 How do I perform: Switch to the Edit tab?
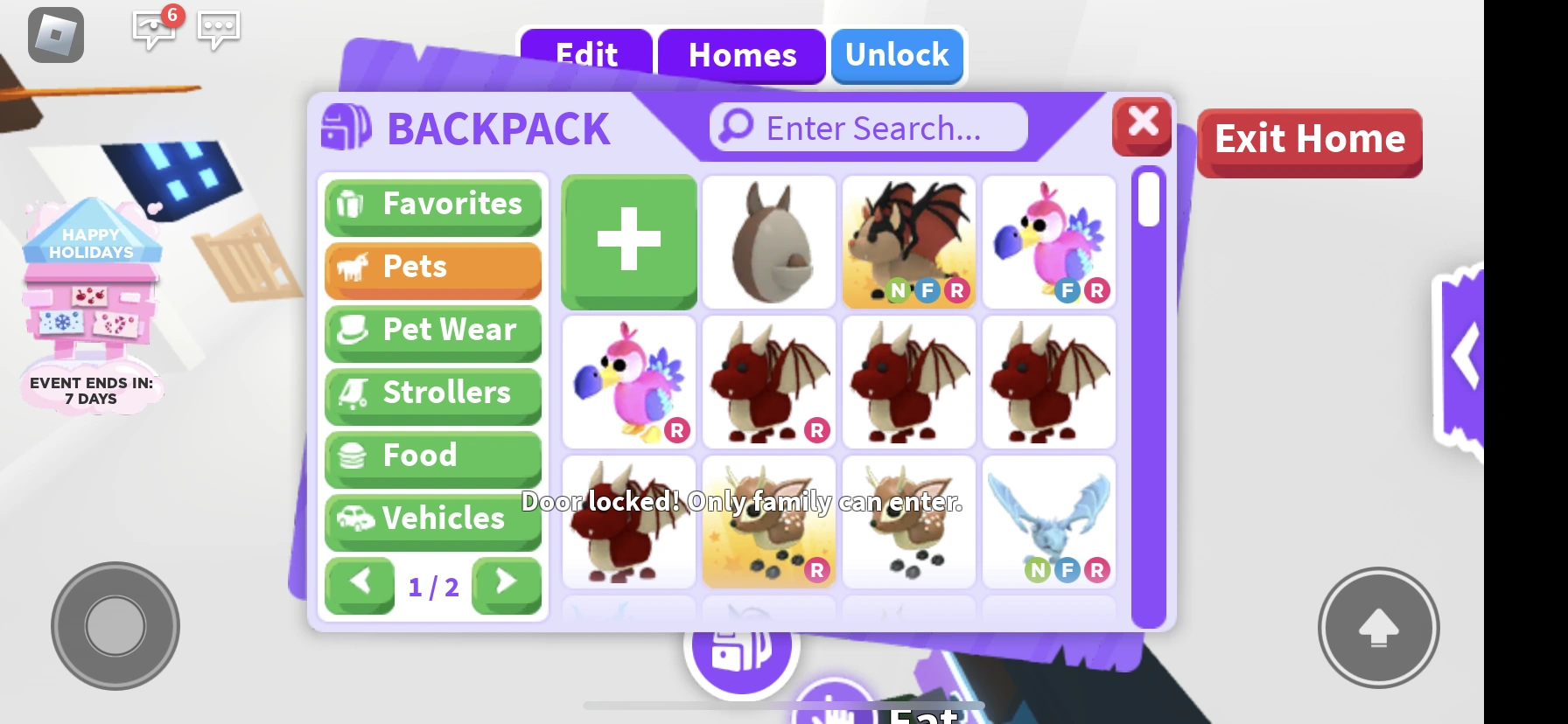click(584, 55)
